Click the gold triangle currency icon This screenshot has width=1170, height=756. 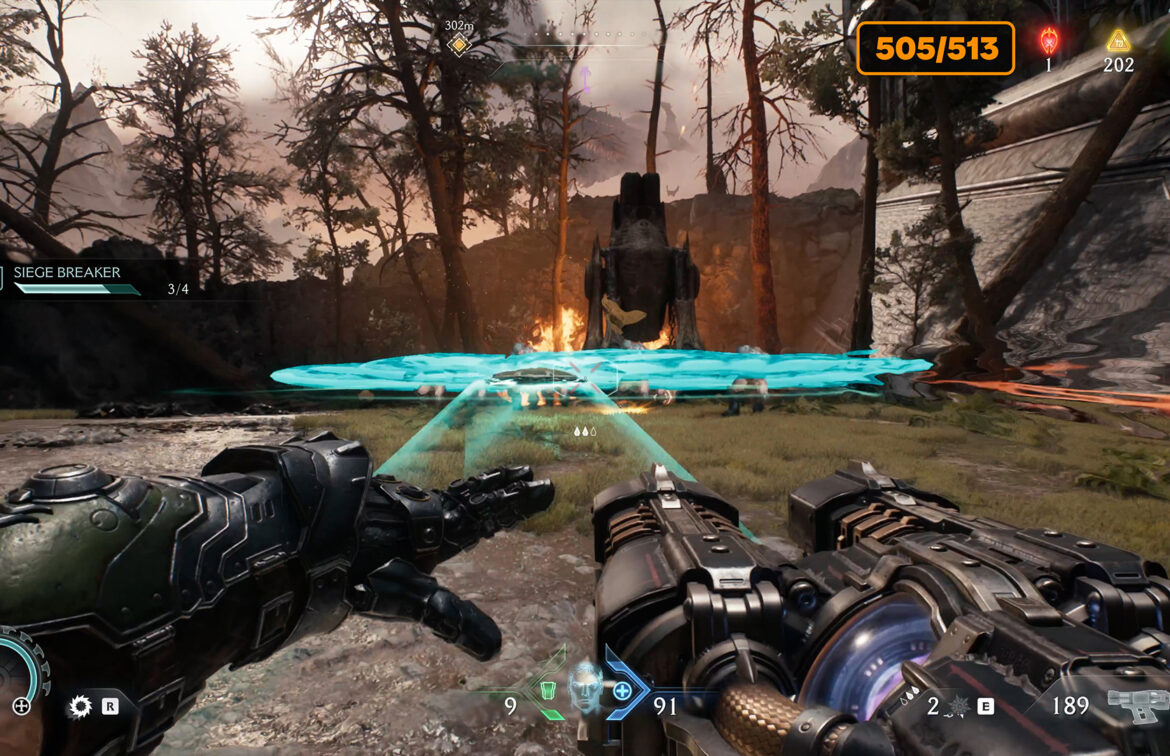pos(1118,41)
